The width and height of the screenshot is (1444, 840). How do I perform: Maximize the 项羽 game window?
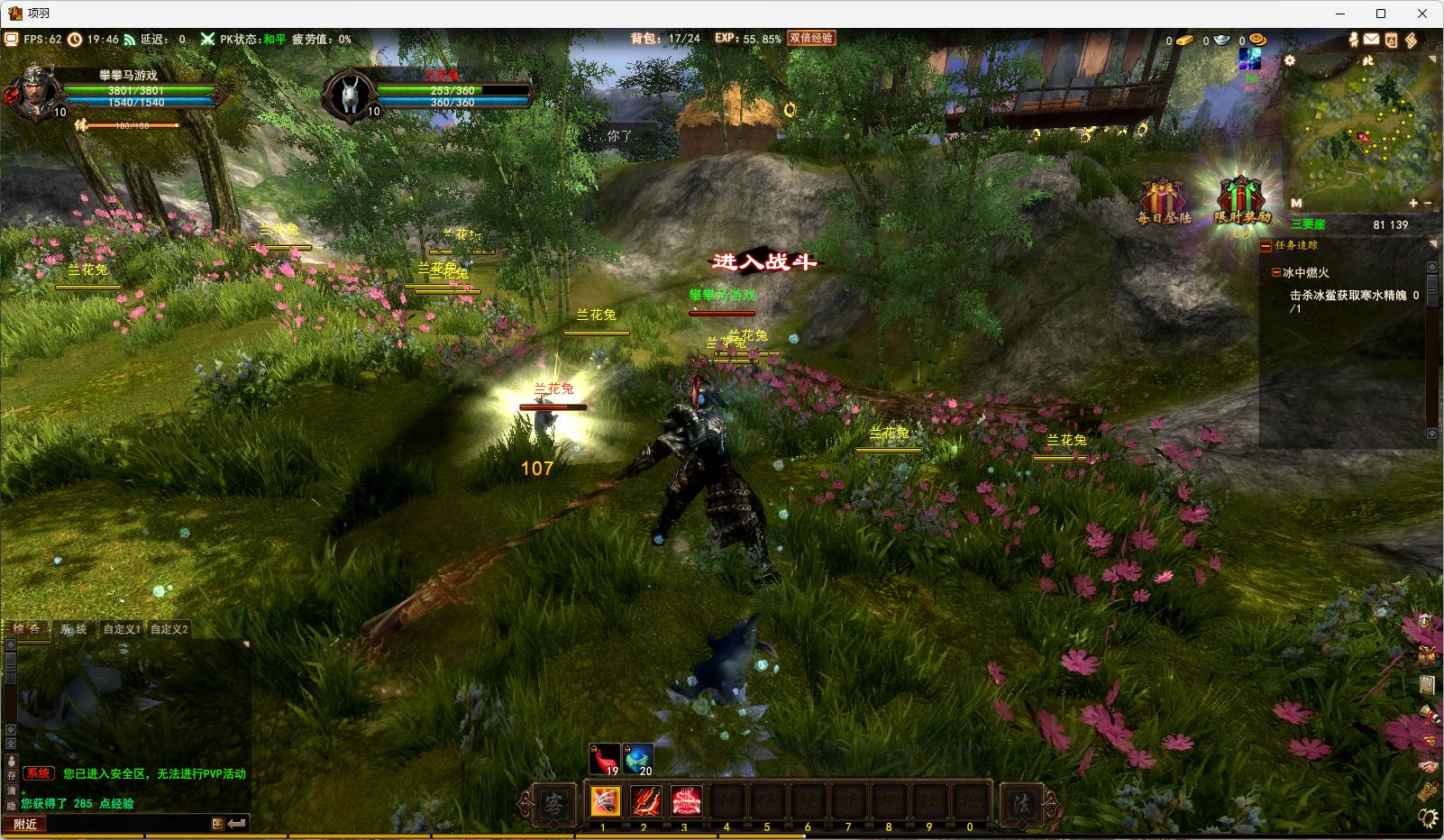click(x=1380, y=14)
